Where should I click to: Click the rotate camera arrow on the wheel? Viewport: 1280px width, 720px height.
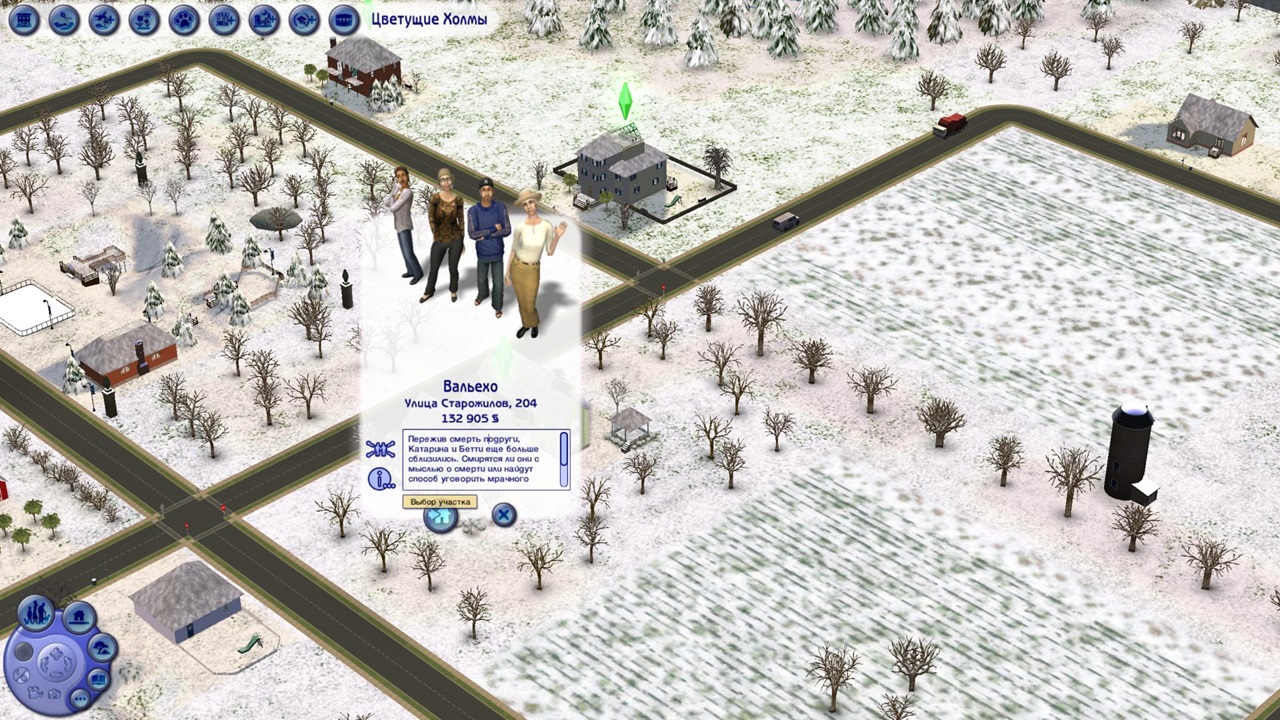coord(47,665)
